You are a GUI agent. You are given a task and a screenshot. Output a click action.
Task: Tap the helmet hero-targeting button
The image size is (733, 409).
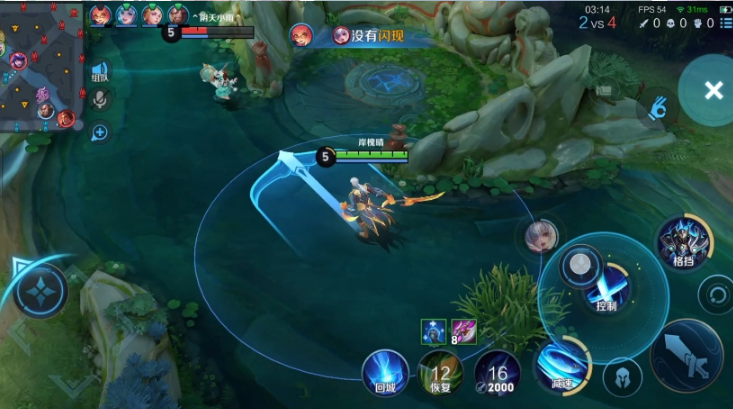tap(621, 377)
